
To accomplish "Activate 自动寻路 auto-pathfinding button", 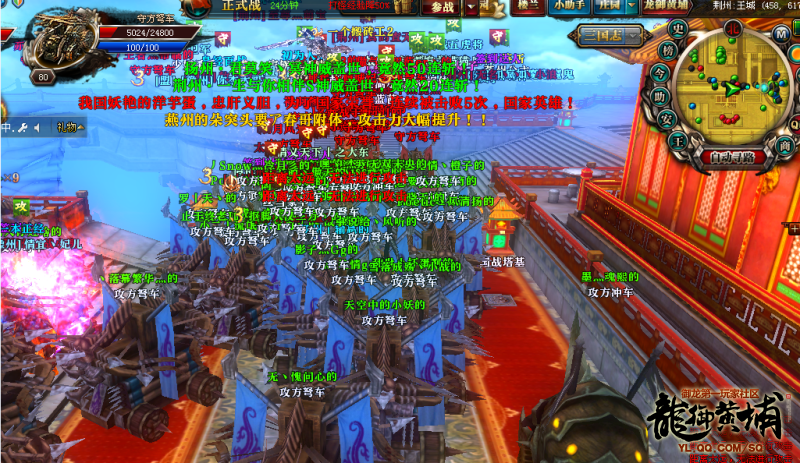I will 733,156.
